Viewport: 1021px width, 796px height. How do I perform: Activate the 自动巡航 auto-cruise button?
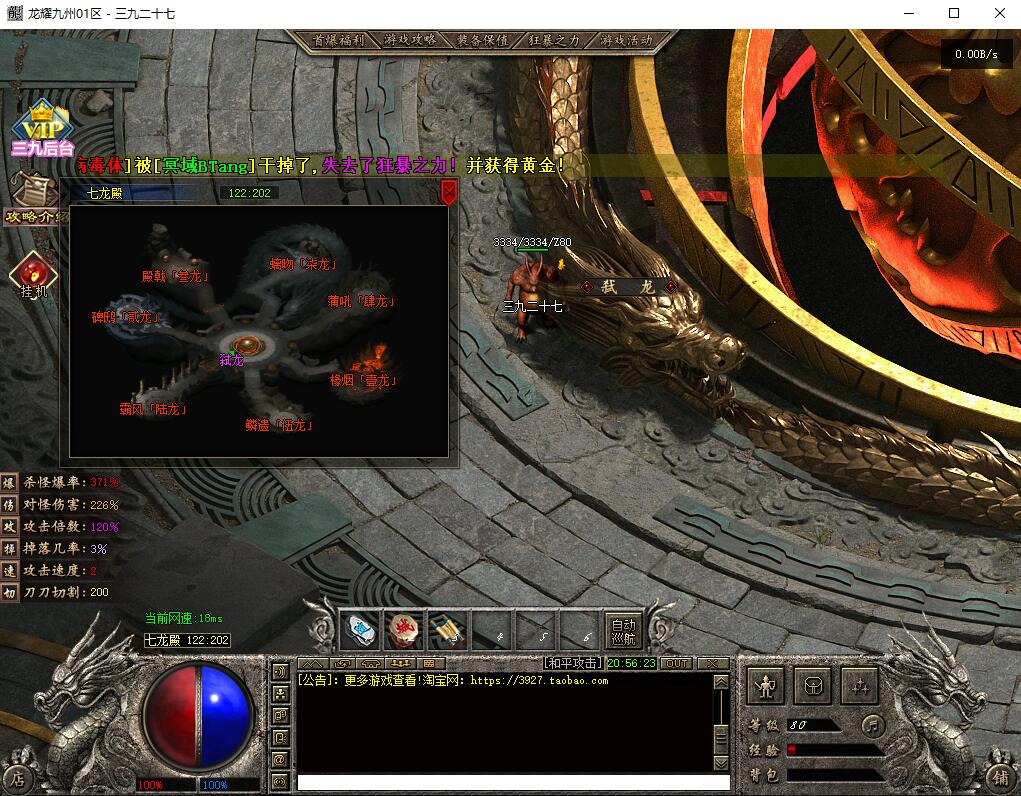tap(623, 629)
